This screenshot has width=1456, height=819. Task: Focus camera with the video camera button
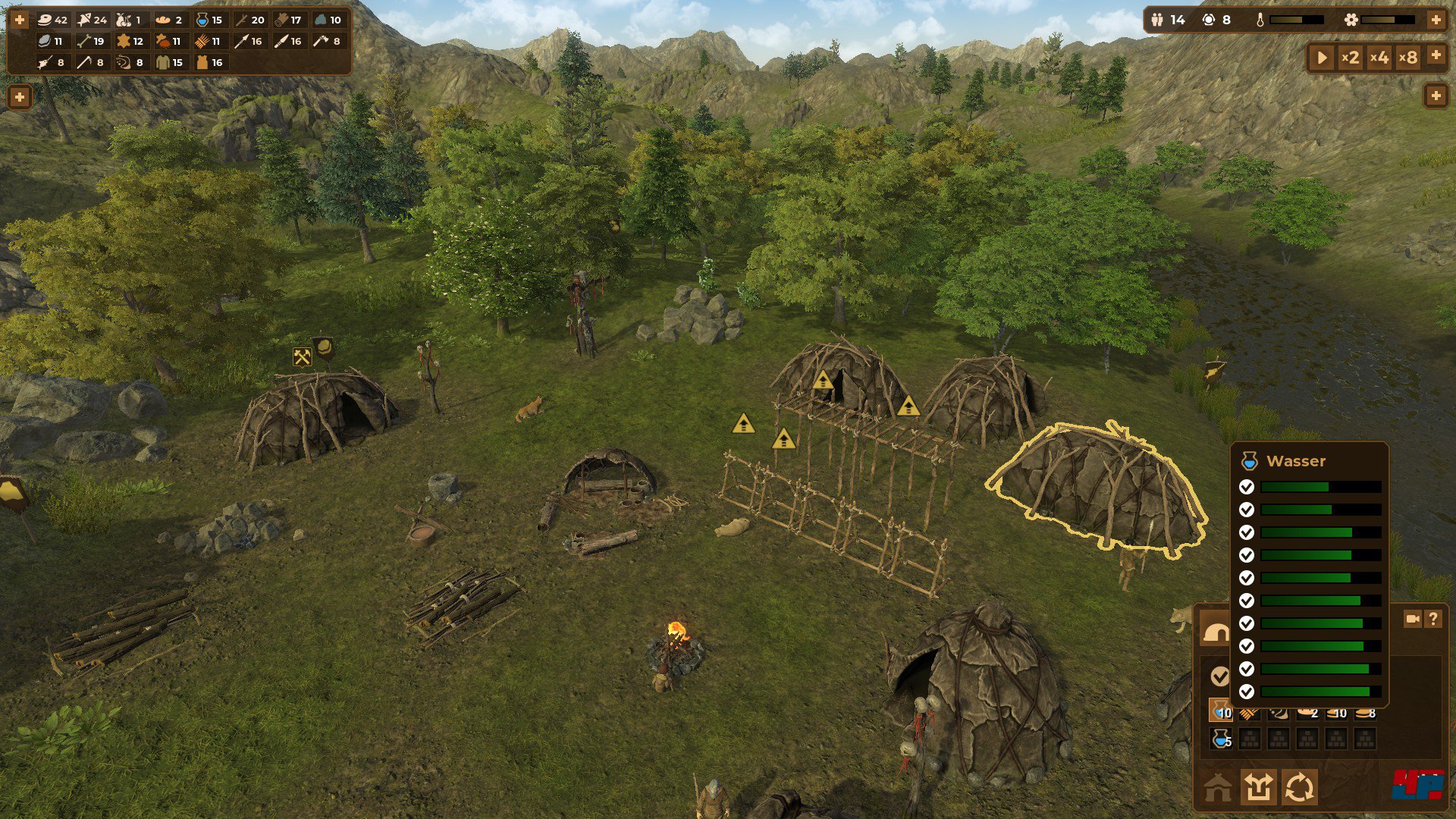tap(1412, 619)
